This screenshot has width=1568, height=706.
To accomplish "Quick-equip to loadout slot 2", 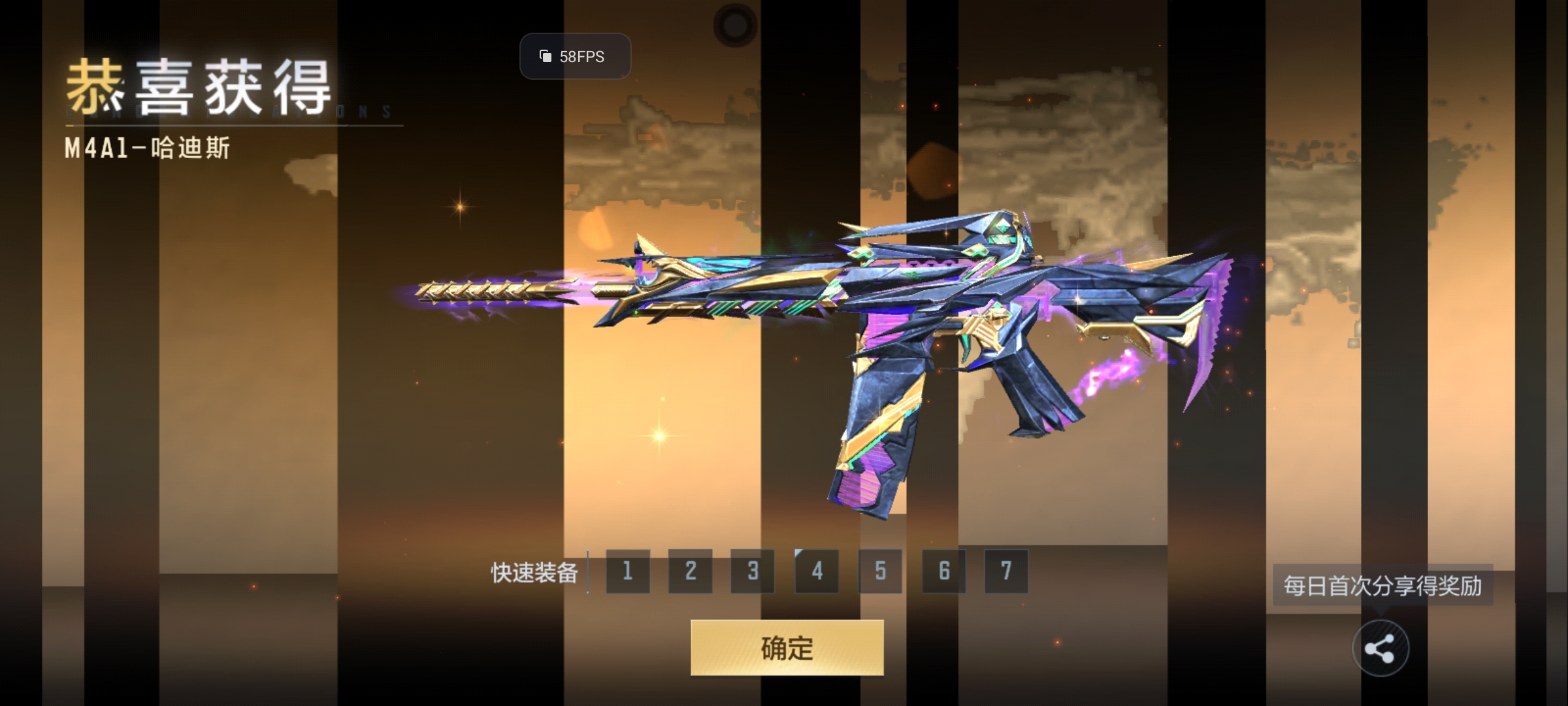I will point(690,571).
